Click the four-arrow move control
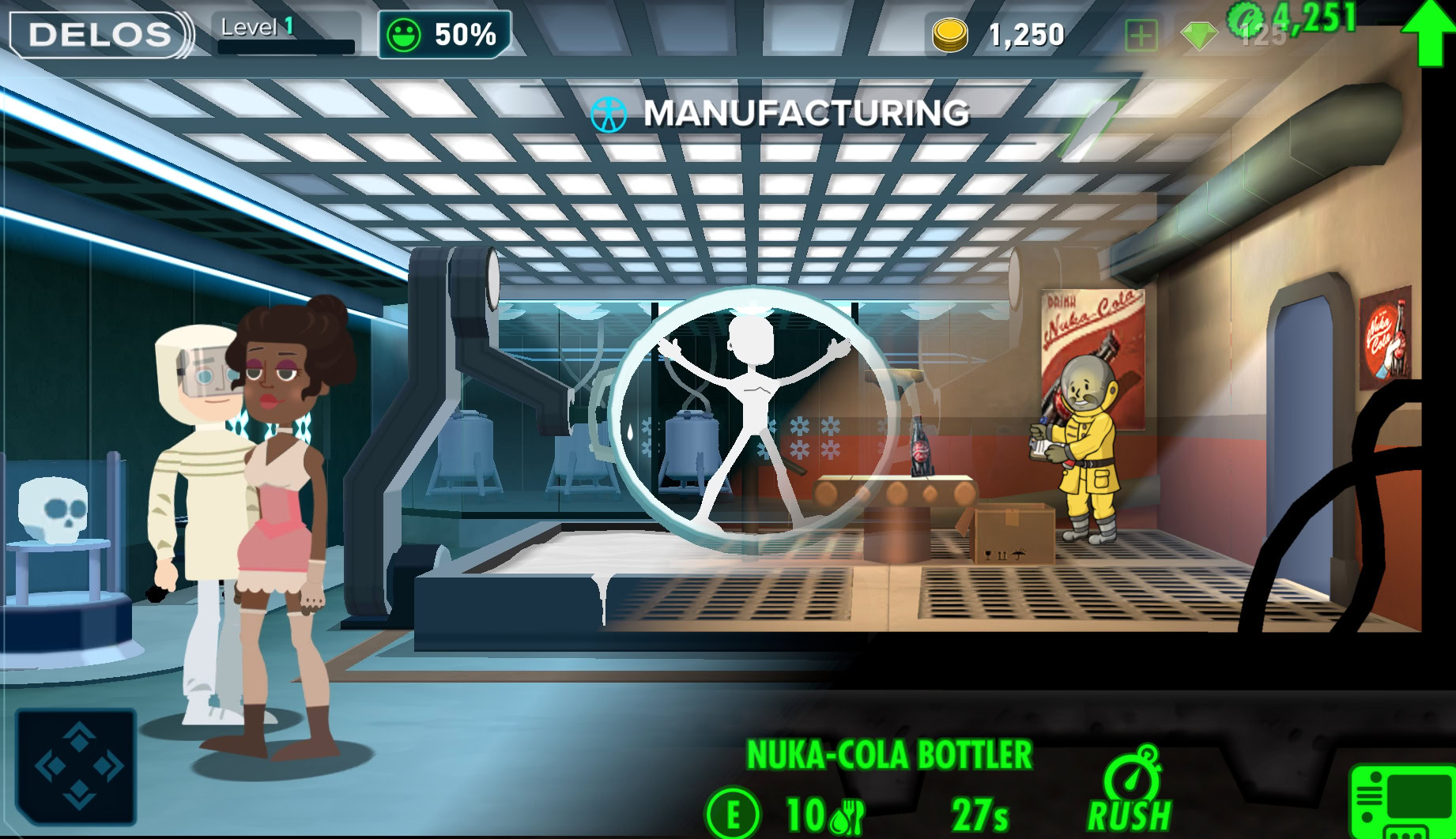 pyautogui.click(x=77, y=766)
